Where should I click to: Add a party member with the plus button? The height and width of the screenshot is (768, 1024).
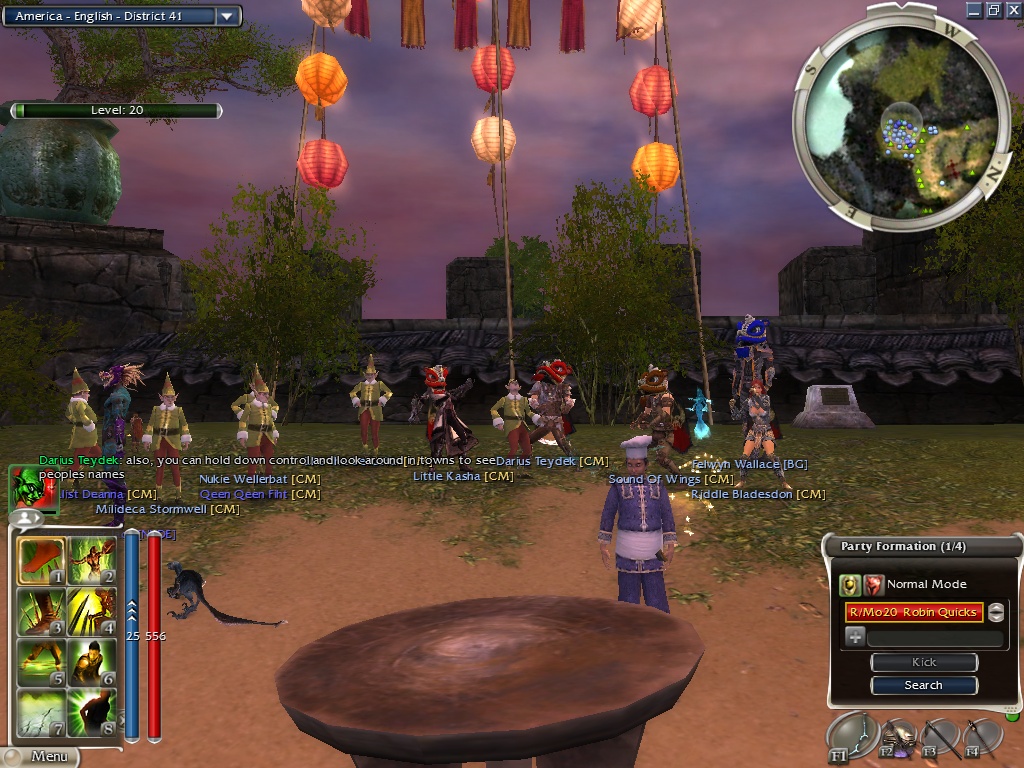(855, 637)
